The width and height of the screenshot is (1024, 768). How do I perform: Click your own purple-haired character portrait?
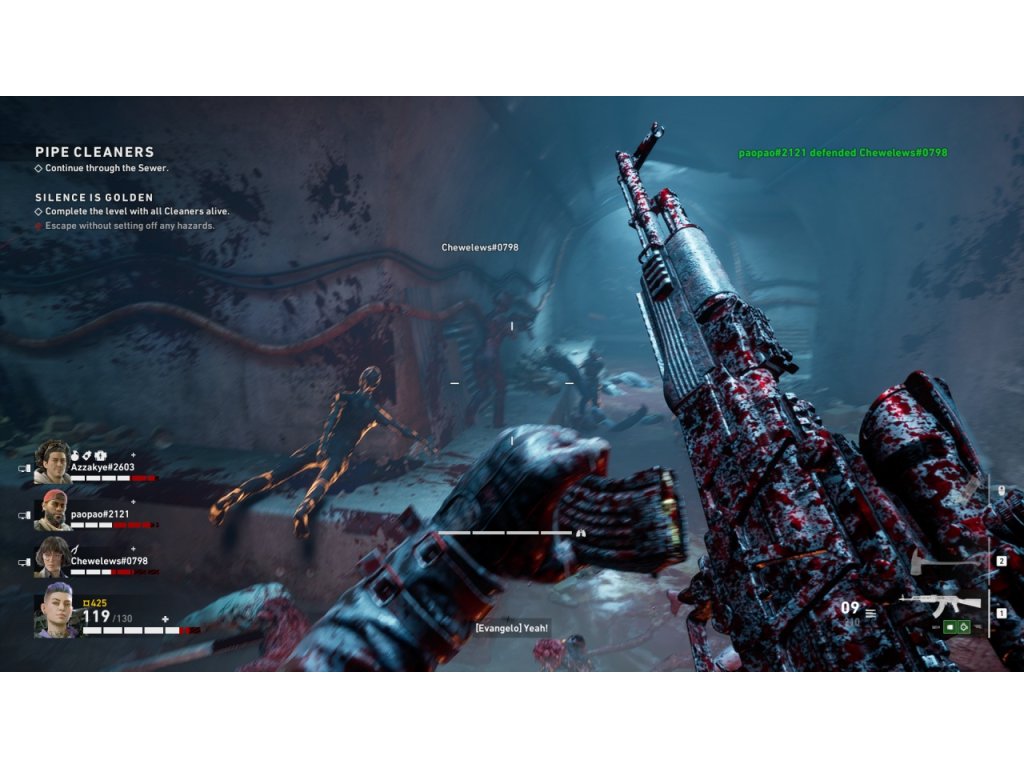(56, 610)
